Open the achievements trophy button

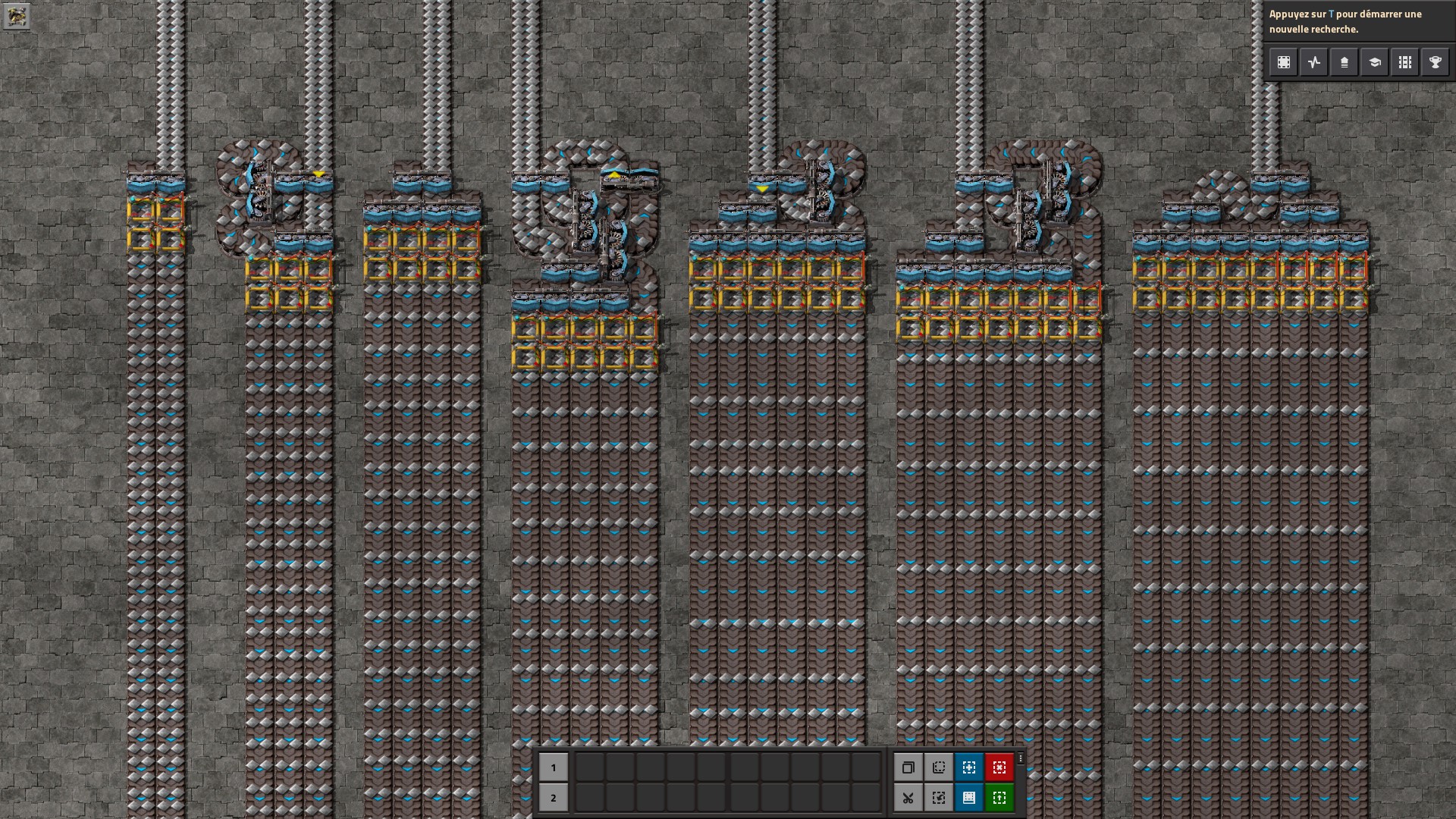coord(1436,62)
